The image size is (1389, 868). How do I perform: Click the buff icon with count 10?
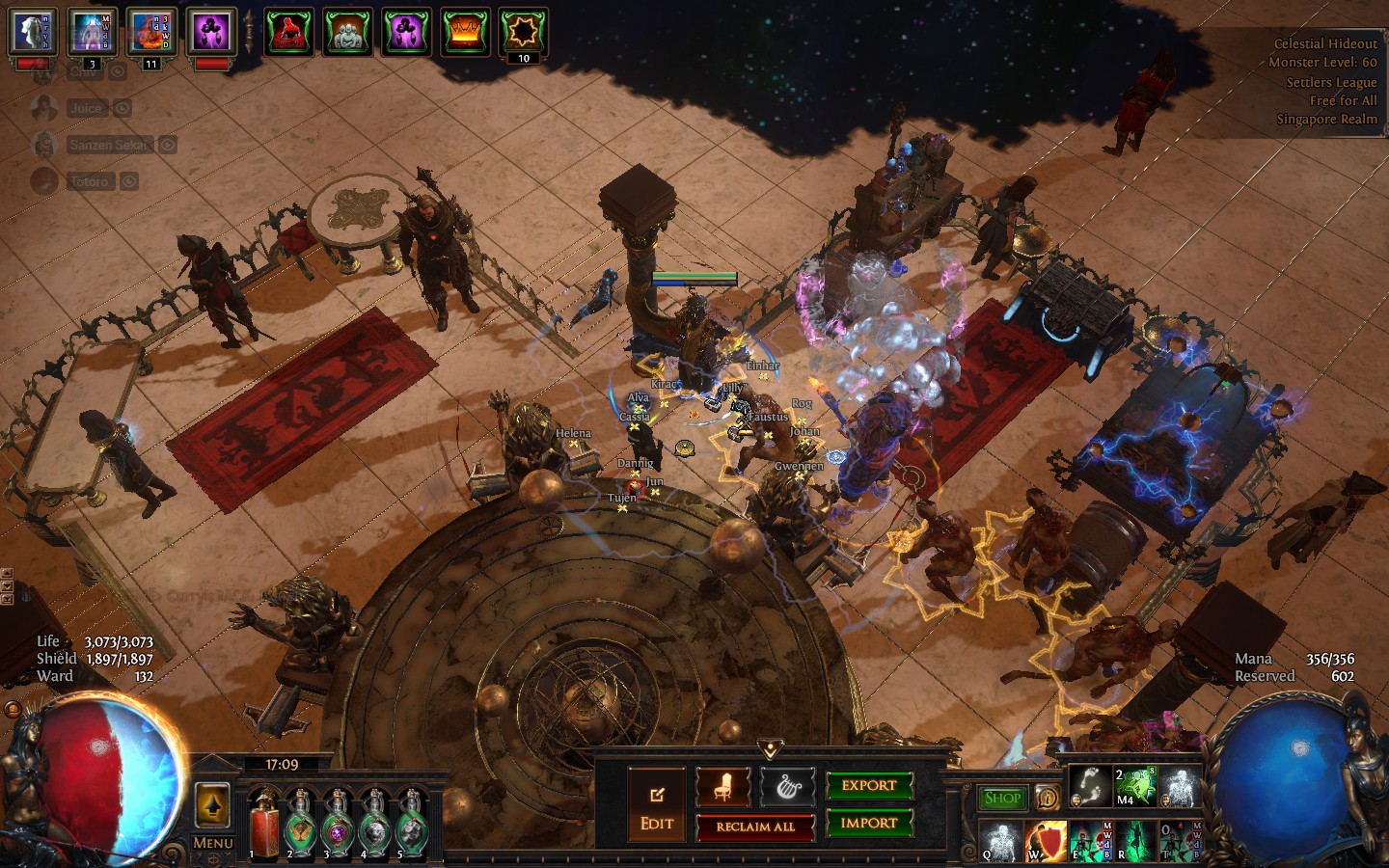[524, 32]
